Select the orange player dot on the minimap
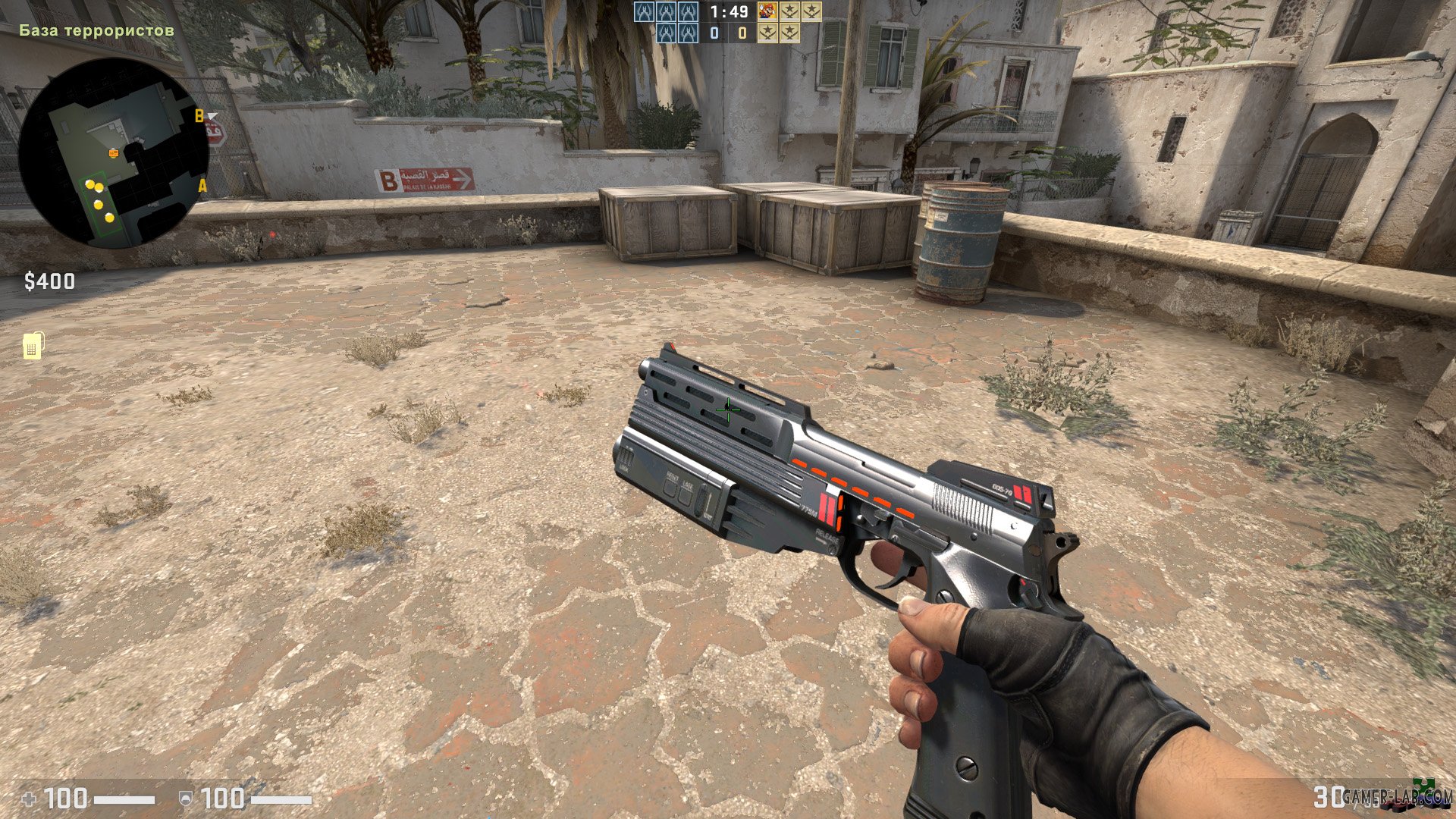 [x=114, y=153]
